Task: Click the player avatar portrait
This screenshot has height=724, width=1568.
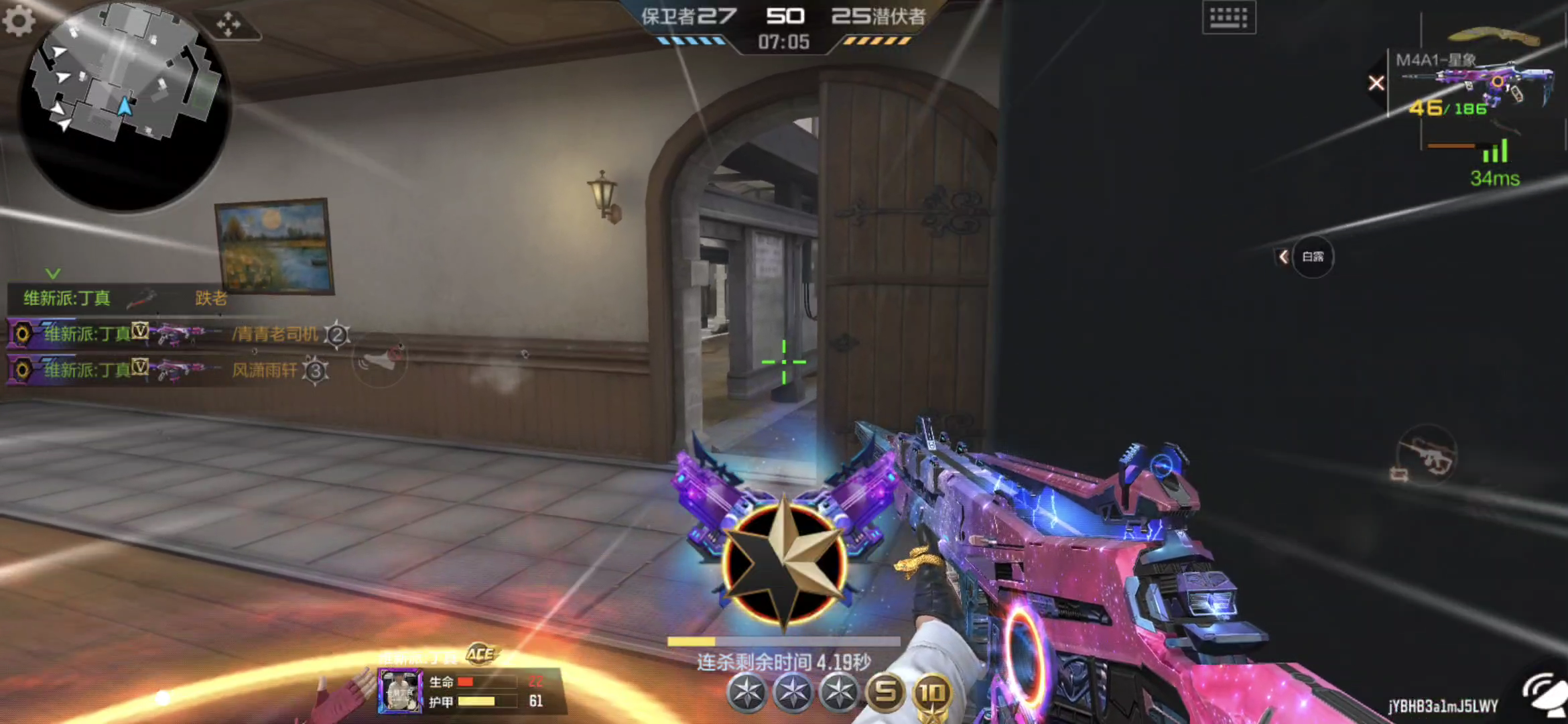Action: (x=400, y=690)
